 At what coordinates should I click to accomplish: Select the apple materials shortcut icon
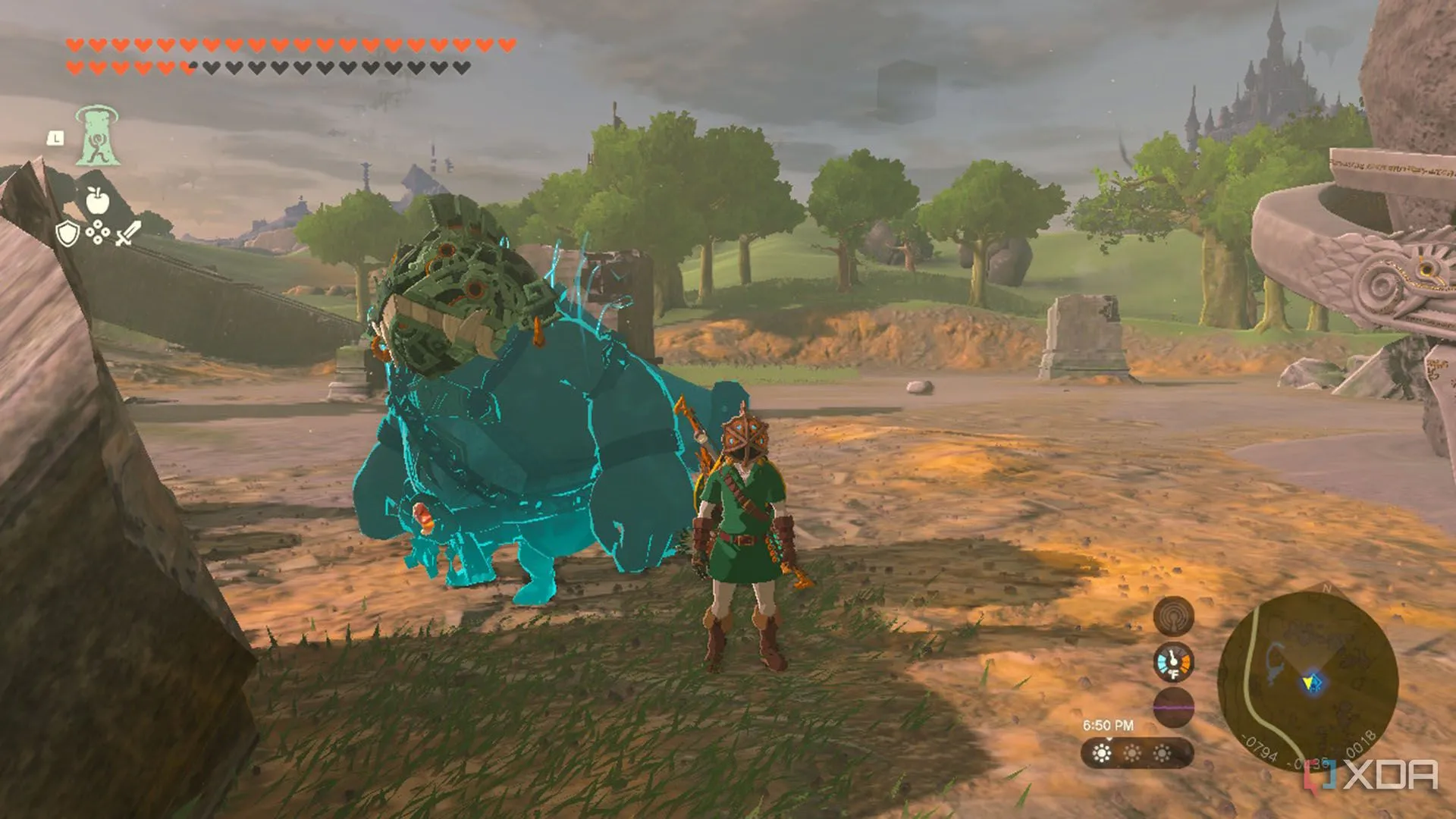pyautogui.click(x=97, y=201)
